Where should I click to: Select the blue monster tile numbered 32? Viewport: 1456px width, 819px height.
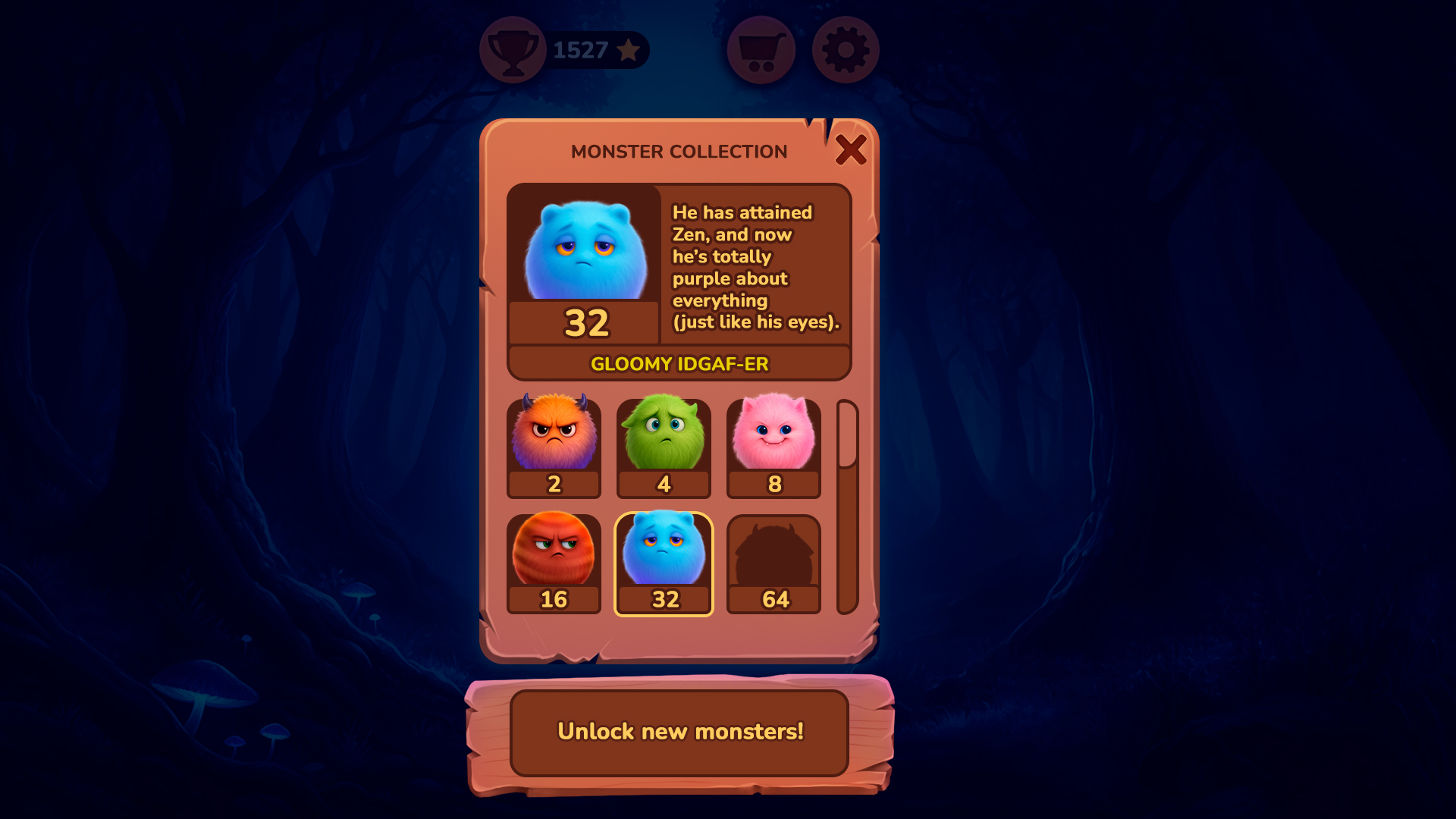[x=664, y=563]
